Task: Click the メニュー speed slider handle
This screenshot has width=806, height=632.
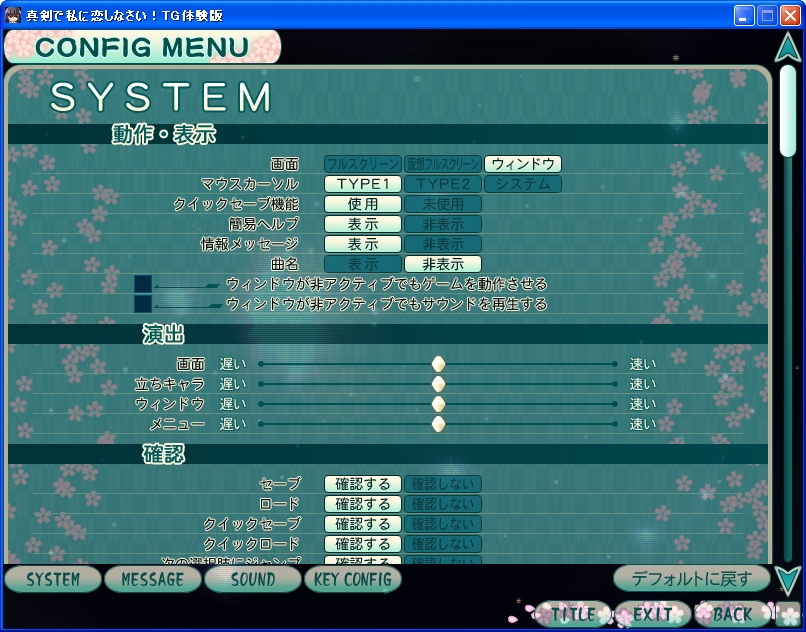Action: (438, 424)
